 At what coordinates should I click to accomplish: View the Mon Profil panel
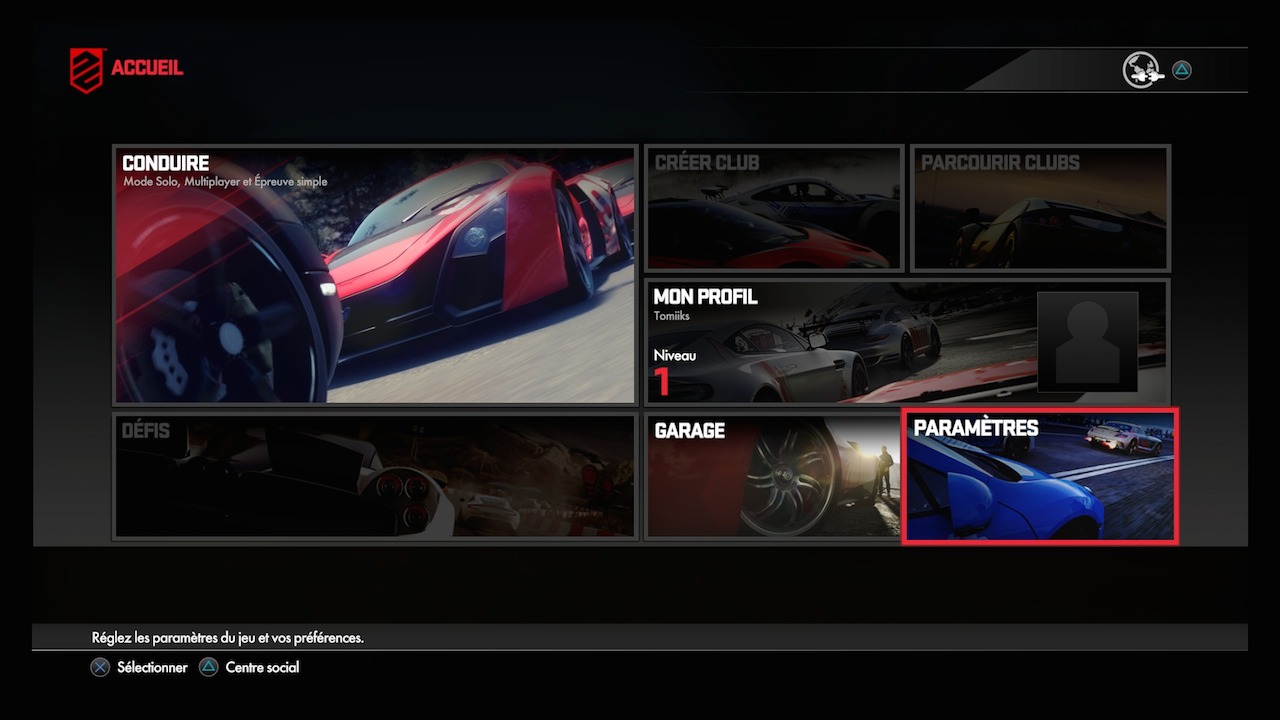coord(840,341)
